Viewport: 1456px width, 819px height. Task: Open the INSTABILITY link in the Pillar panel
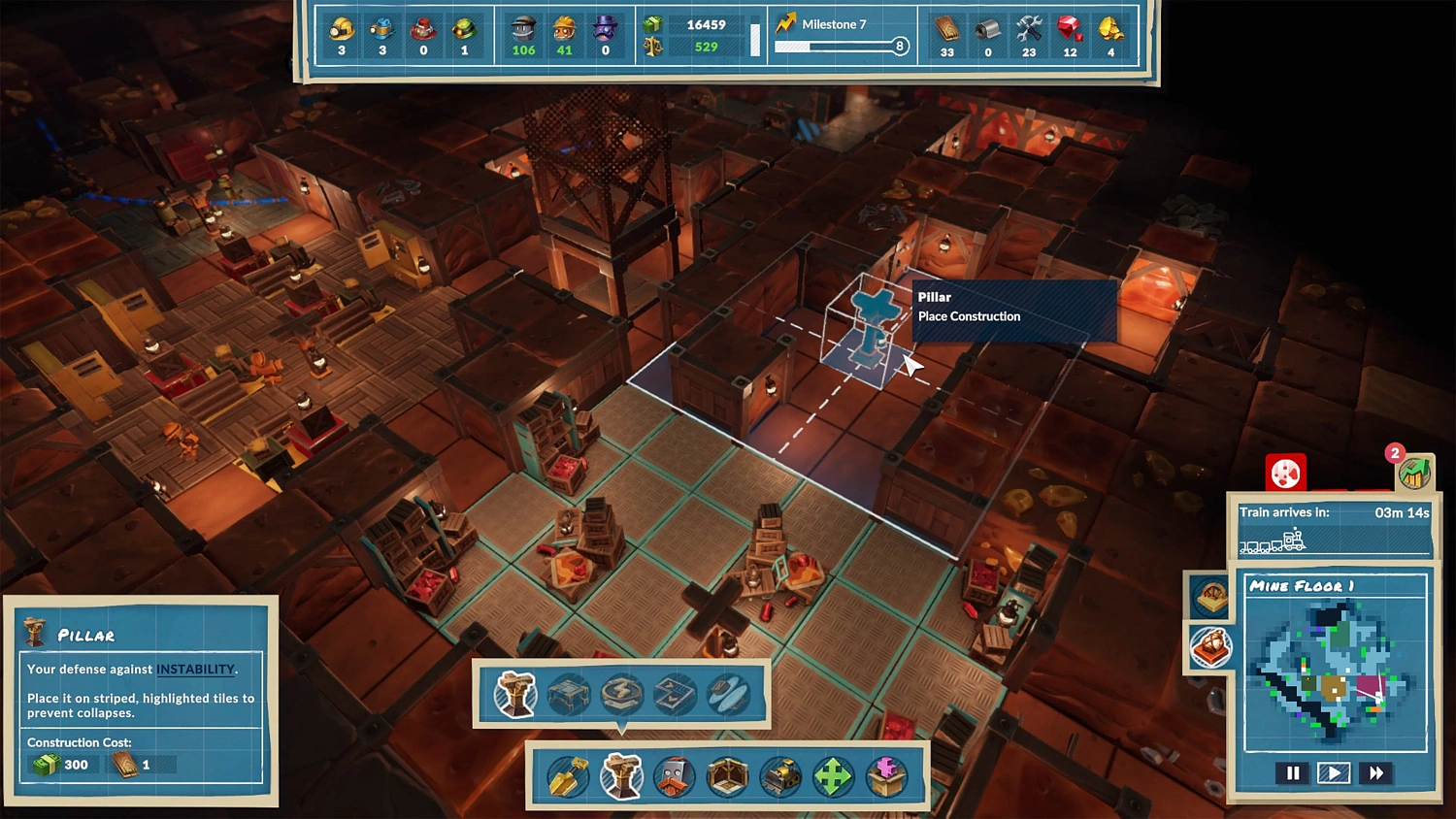pos(195,670)
